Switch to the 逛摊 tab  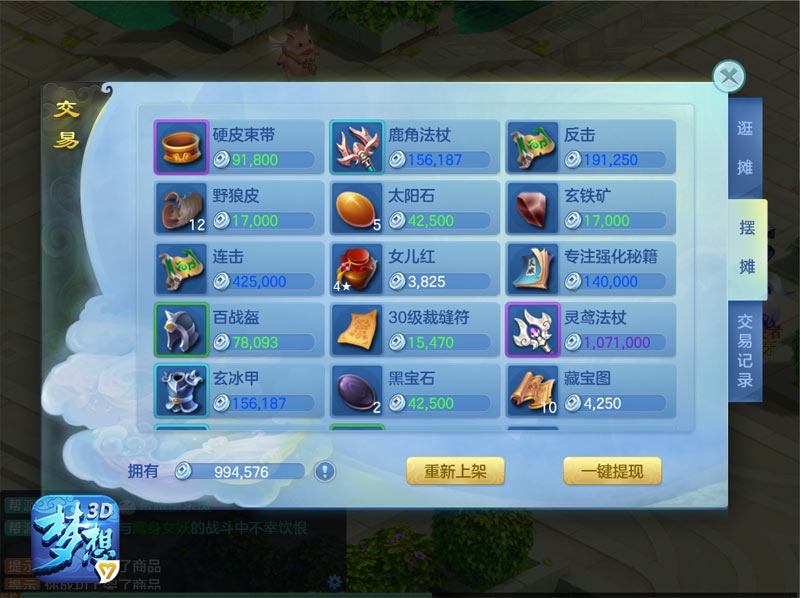coord(745,148)
